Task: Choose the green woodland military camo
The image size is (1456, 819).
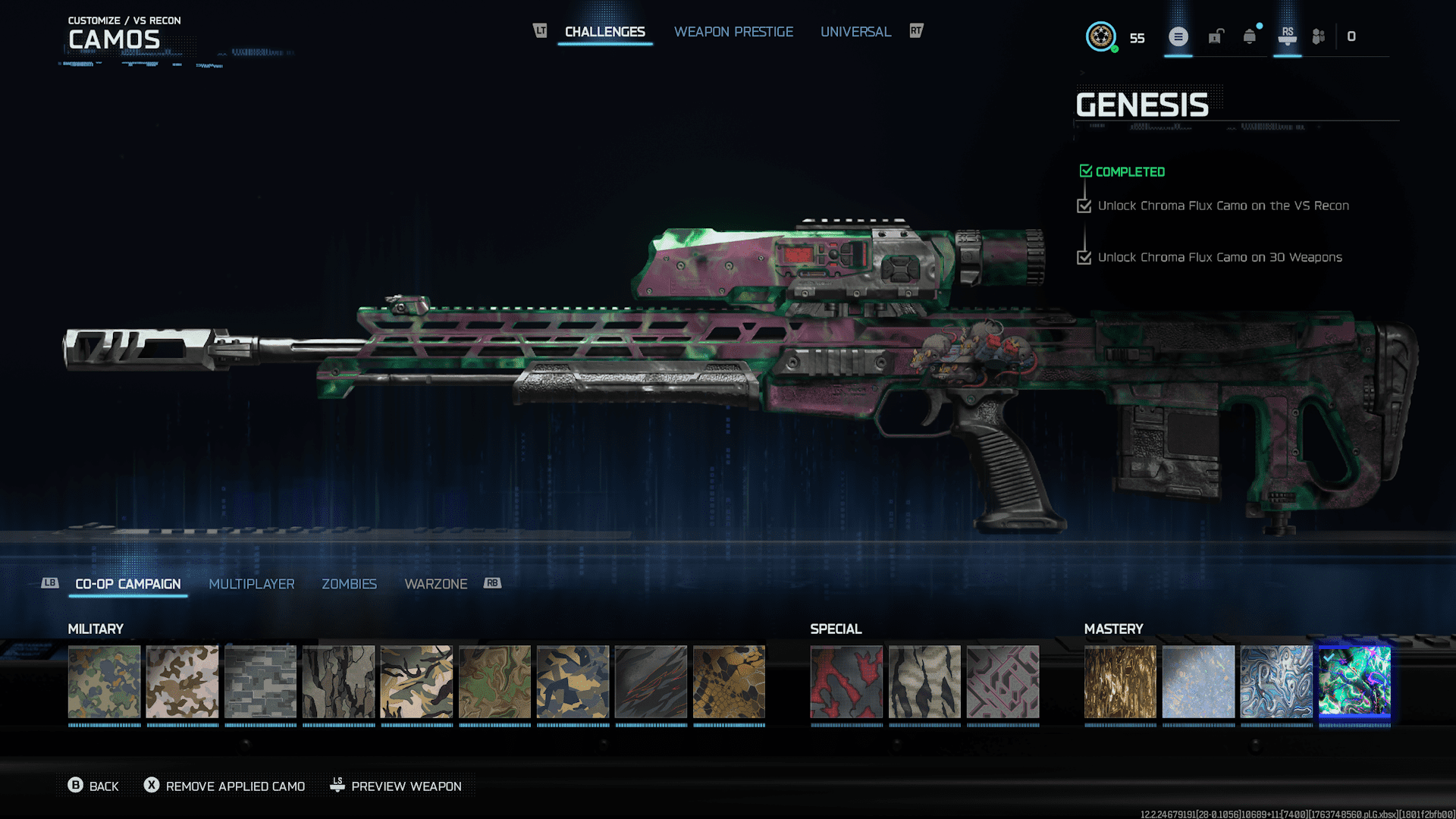Action: pyautogui.click(x=105, y=682)
